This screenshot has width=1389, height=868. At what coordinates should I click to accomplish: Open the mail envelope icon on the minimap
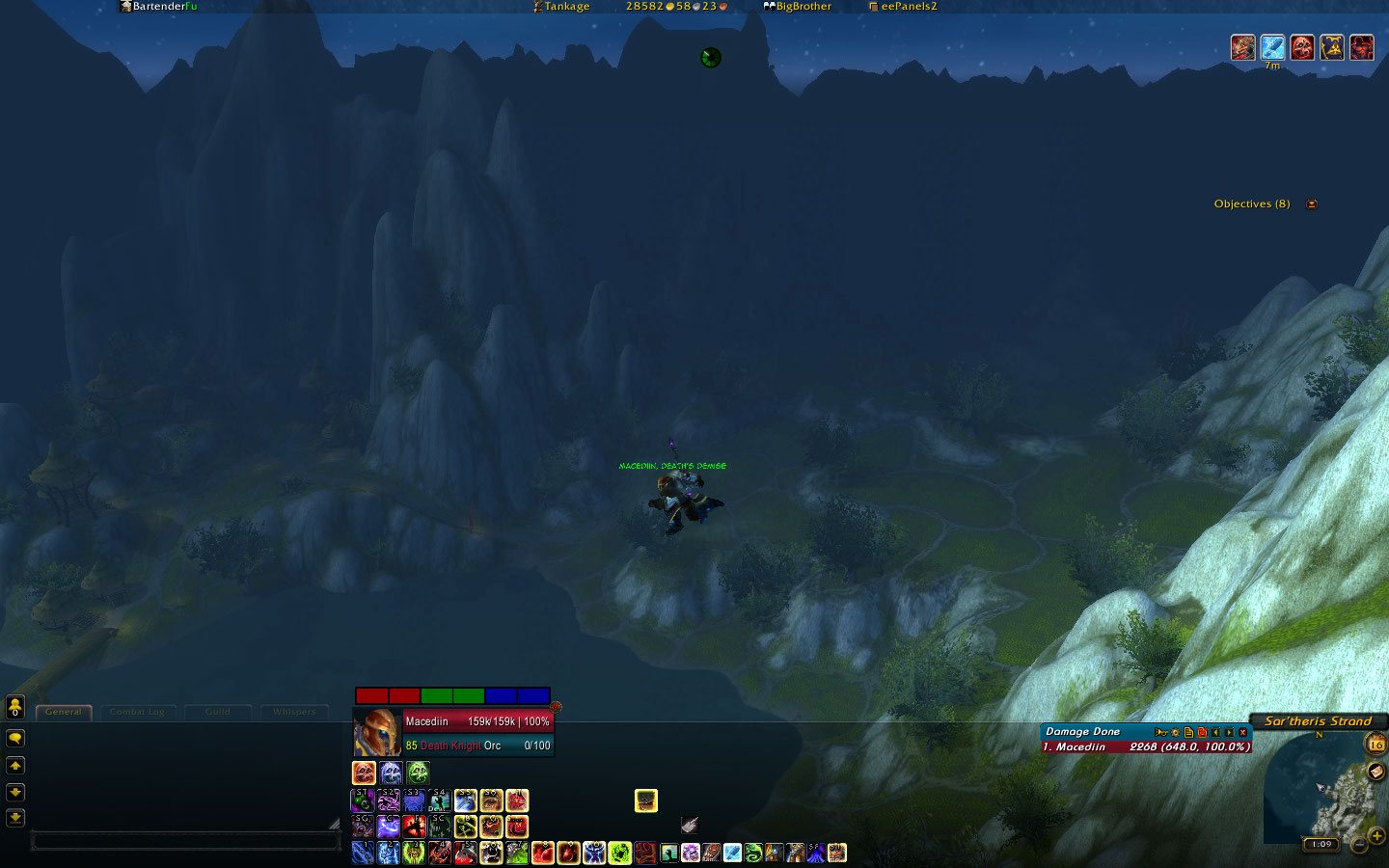pyautogui.click(x=1376, y=771)
